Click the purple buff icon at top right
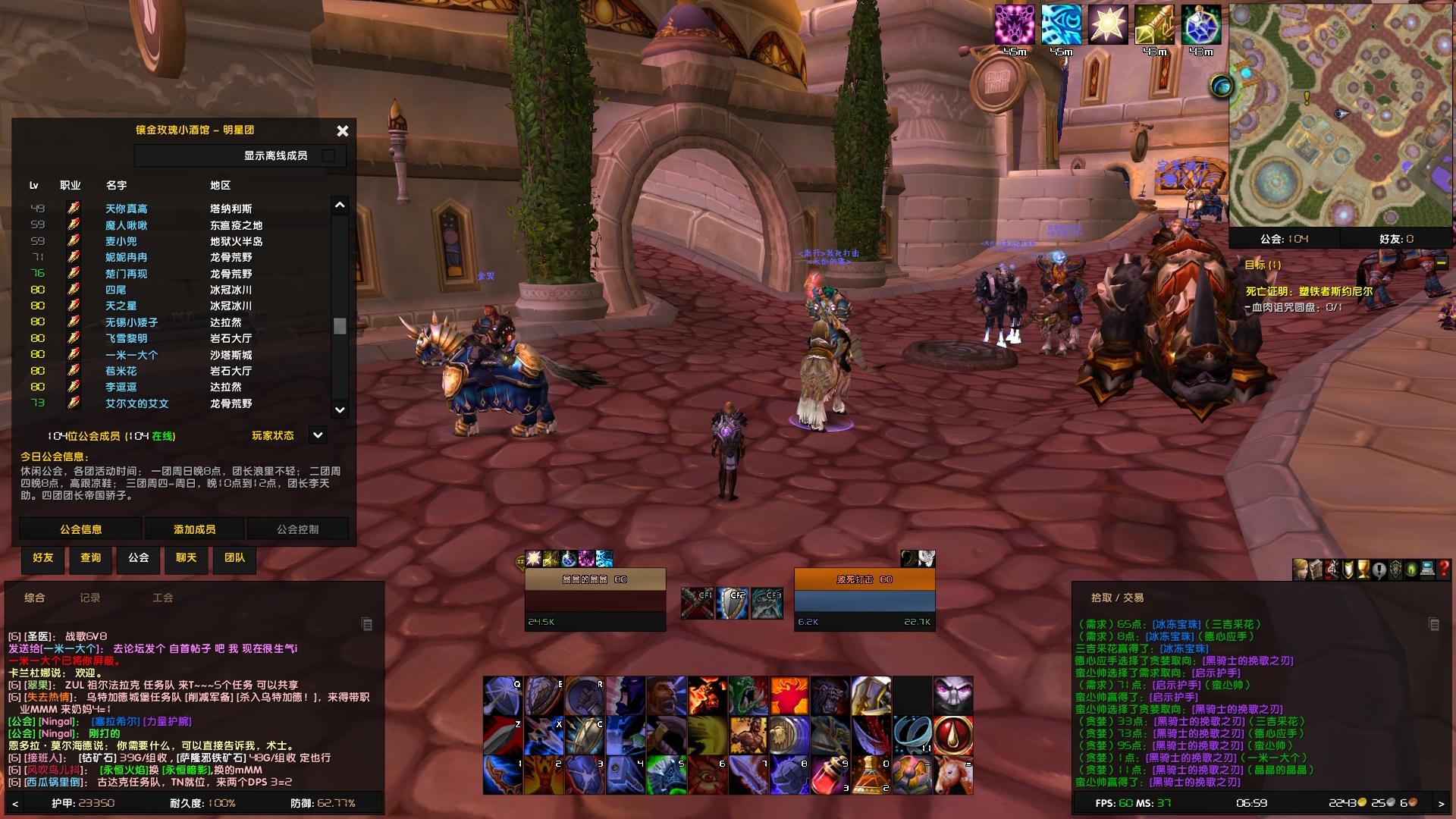Image resolution: width=1456 pixels, height=819 pixels. coord(1015,25)
